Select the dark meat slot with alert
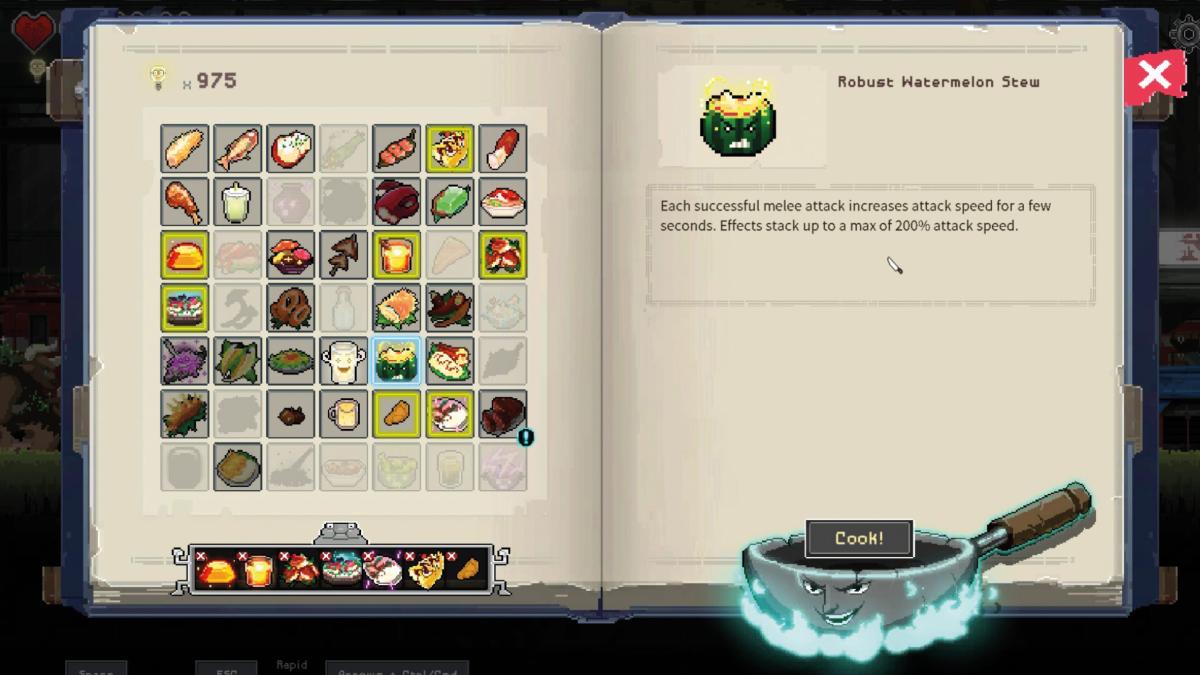 [x=502, y=414]
